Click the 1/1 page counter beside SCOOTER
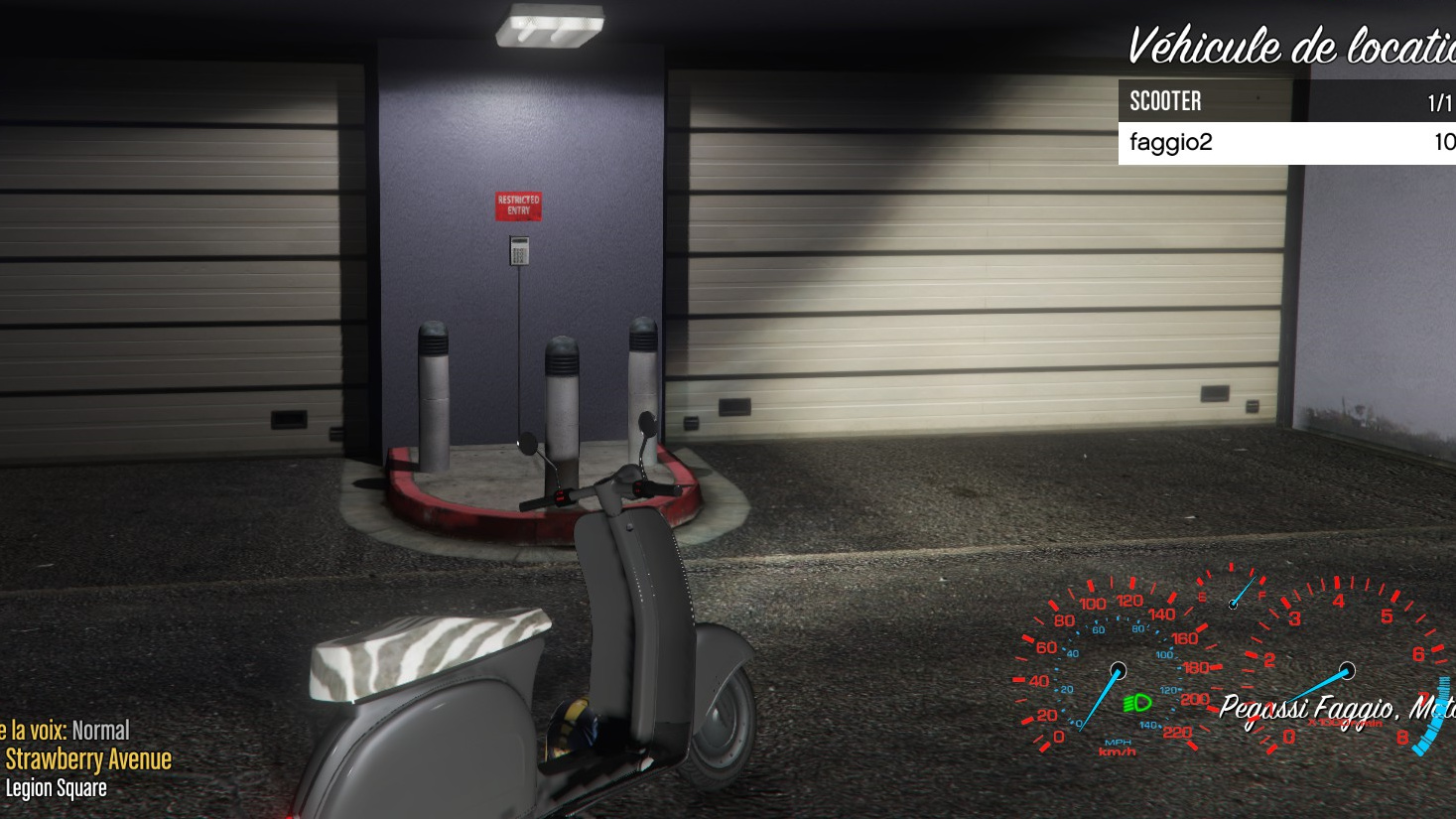Screen dimensions: 1456x819 1438,100
